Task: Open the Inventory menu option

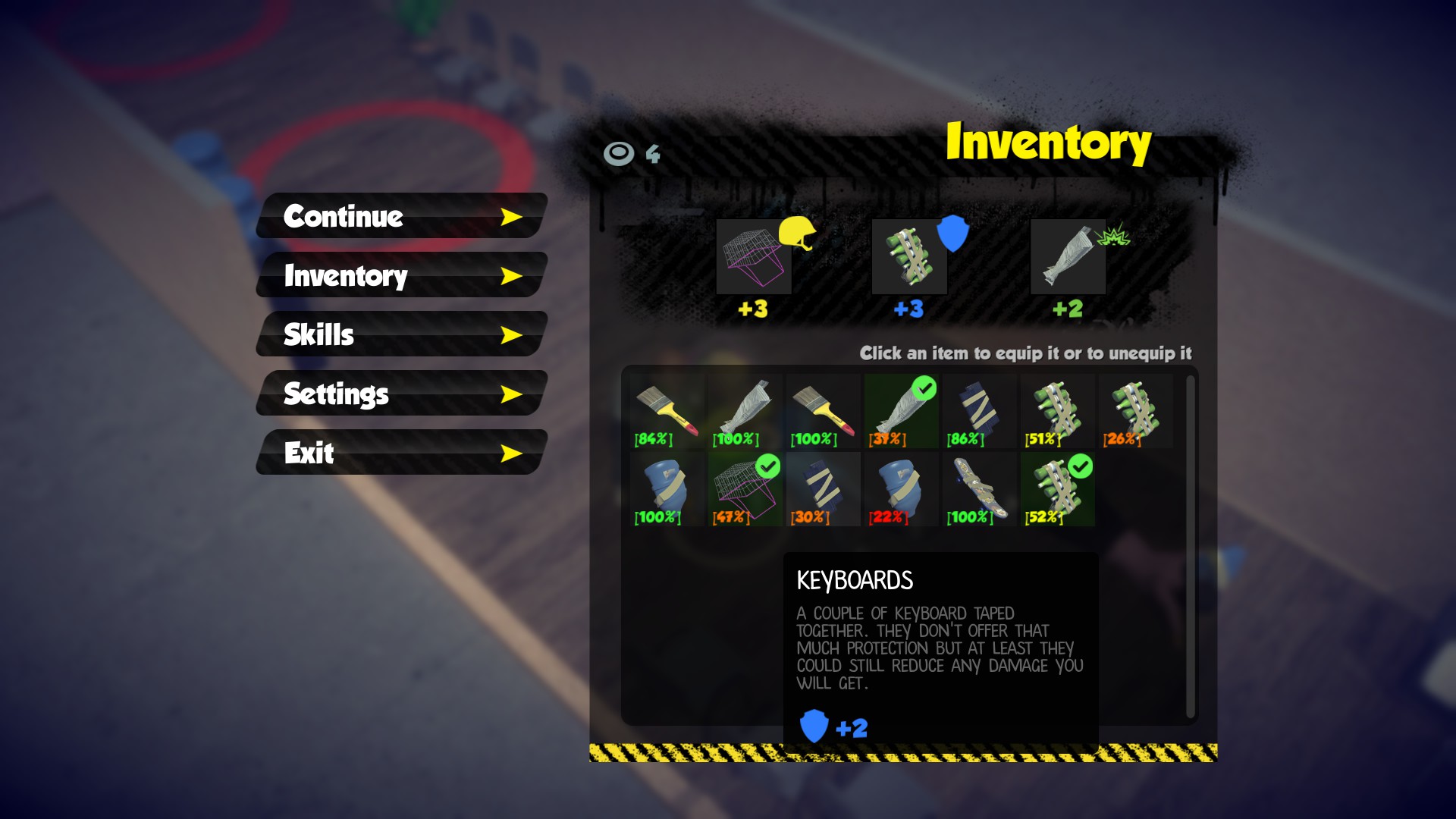Action: click(345, 277)
